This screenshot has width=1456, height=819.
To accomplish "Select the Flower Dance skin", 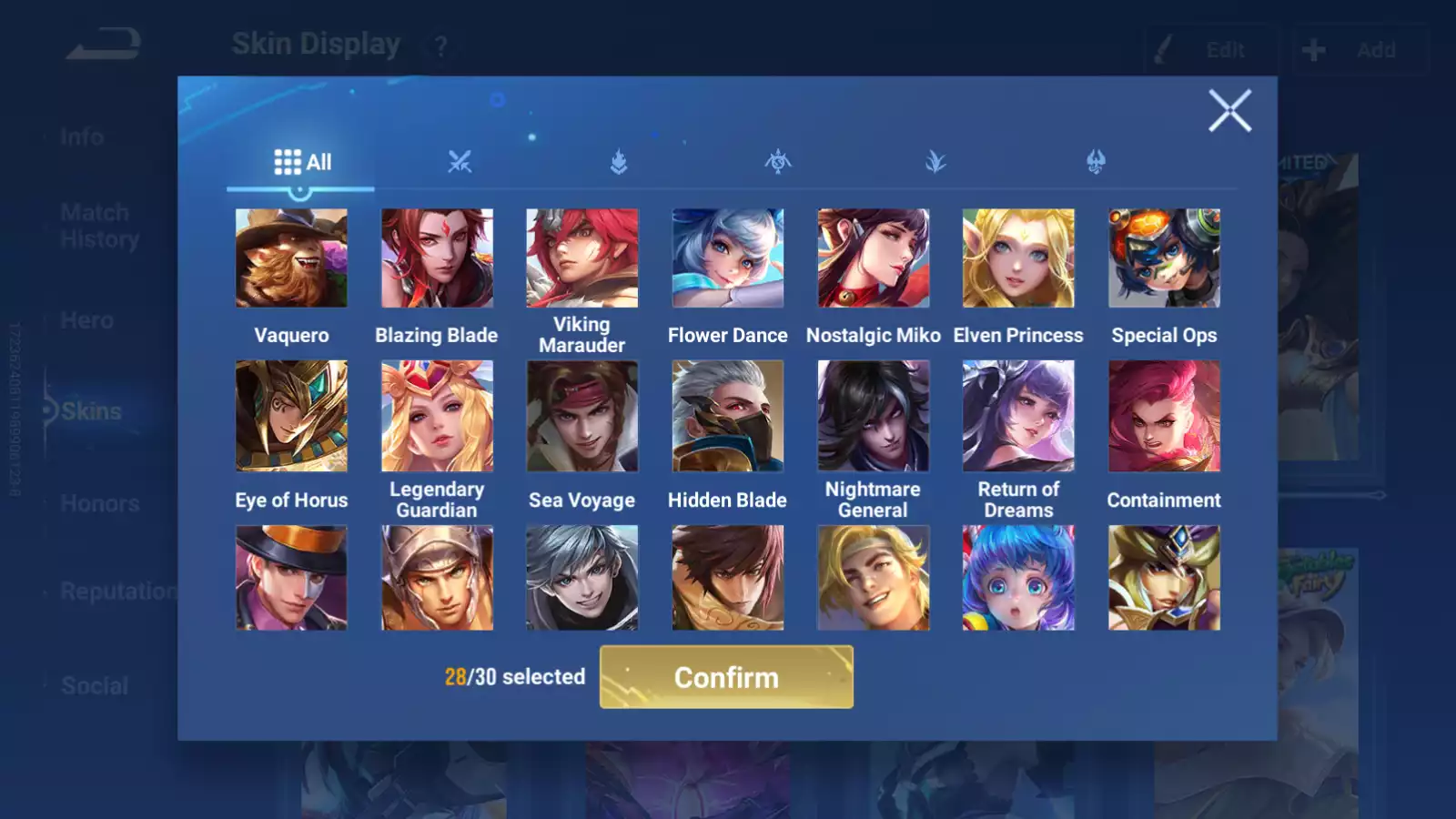I will pos(728,258).
